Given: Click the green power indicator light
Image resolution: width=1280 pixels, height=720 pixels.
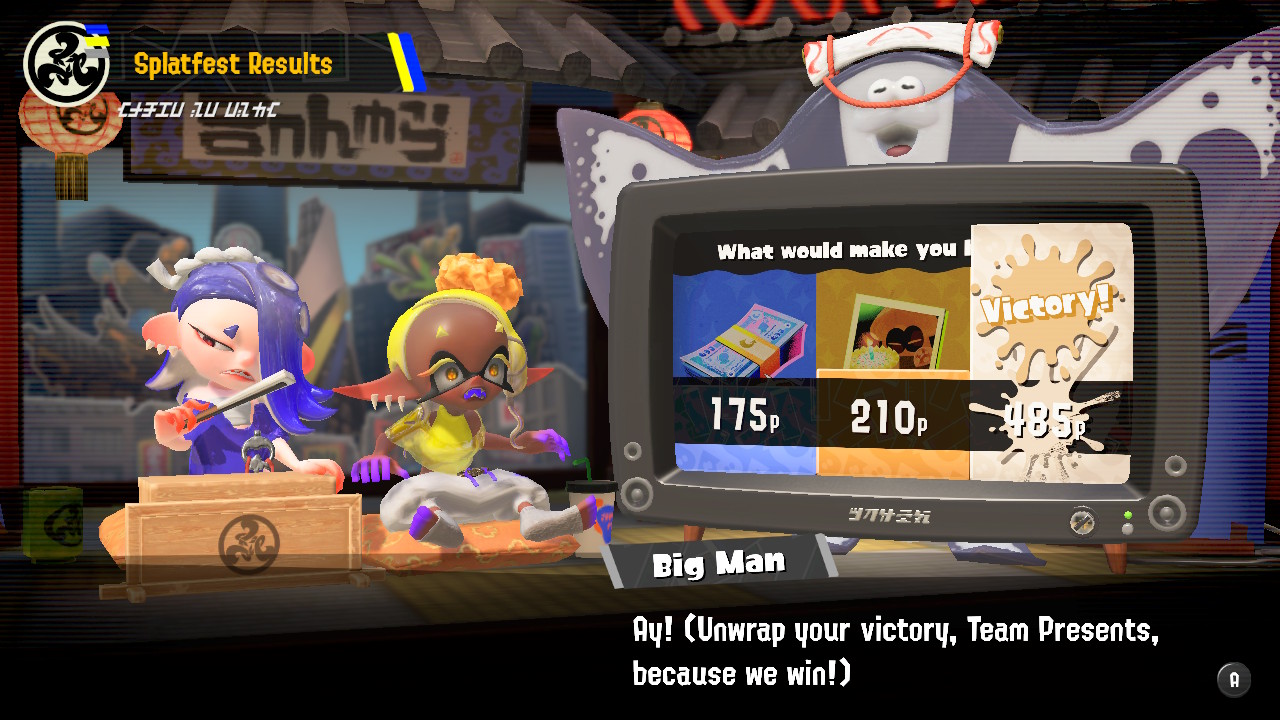Looking at the screenshot, I should click(1128, 513).
